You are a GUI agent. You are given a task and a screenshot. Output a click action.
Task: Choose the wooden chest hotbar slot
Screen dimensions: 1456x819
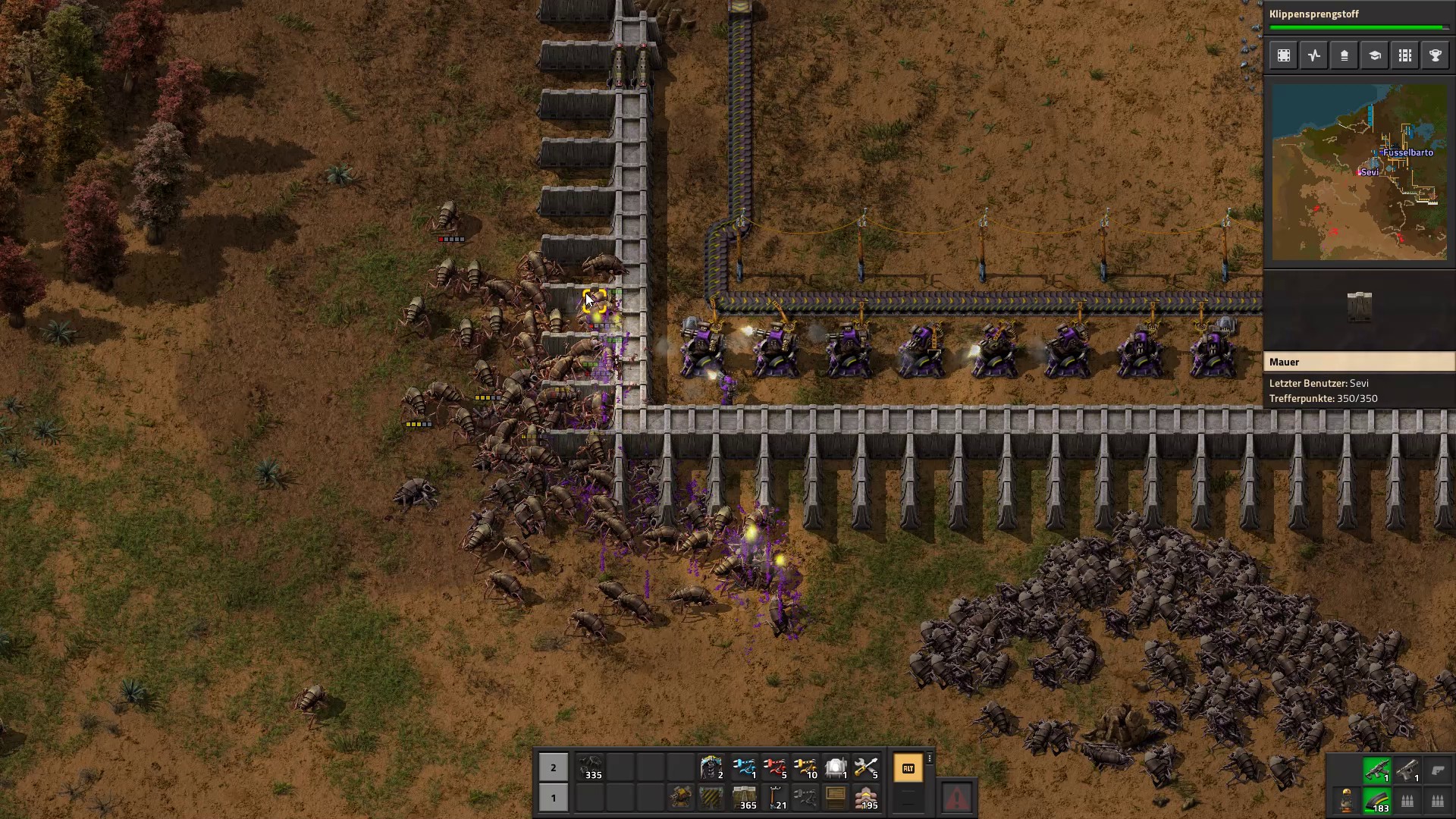836,798
